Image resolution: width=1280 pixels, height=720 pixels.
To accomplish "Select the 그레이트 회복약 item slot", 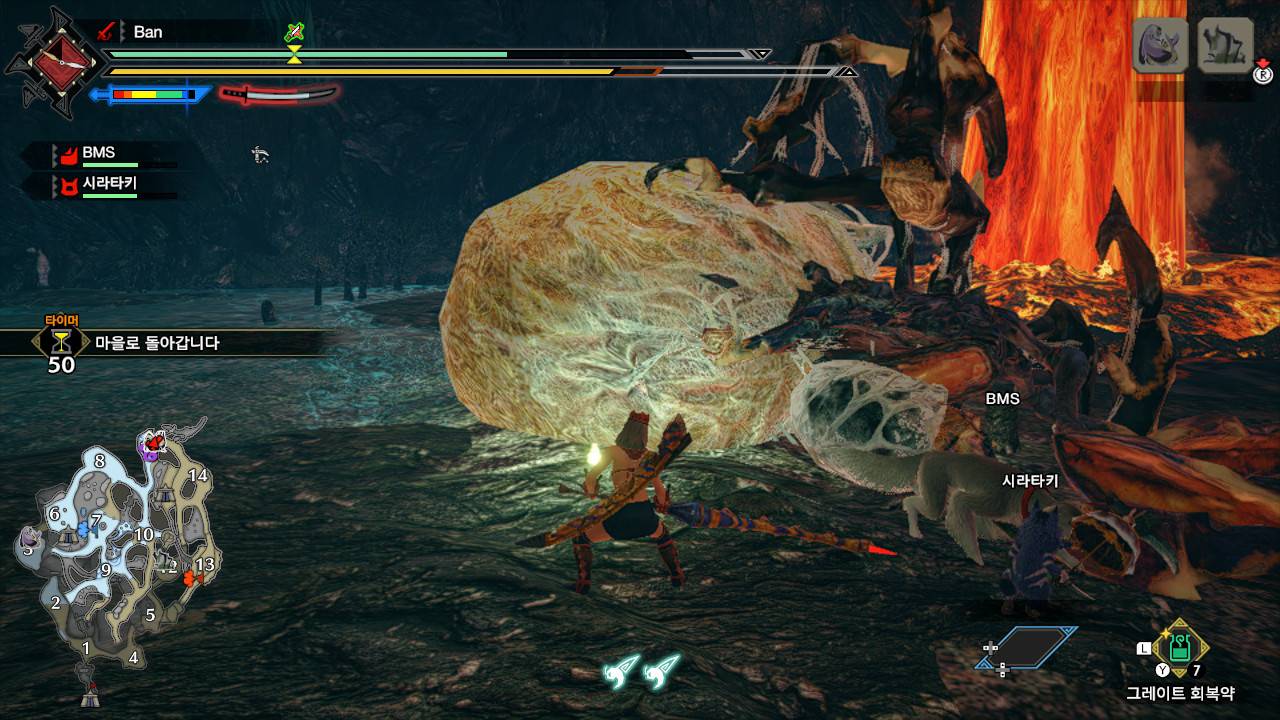I will click(1180, 646).
